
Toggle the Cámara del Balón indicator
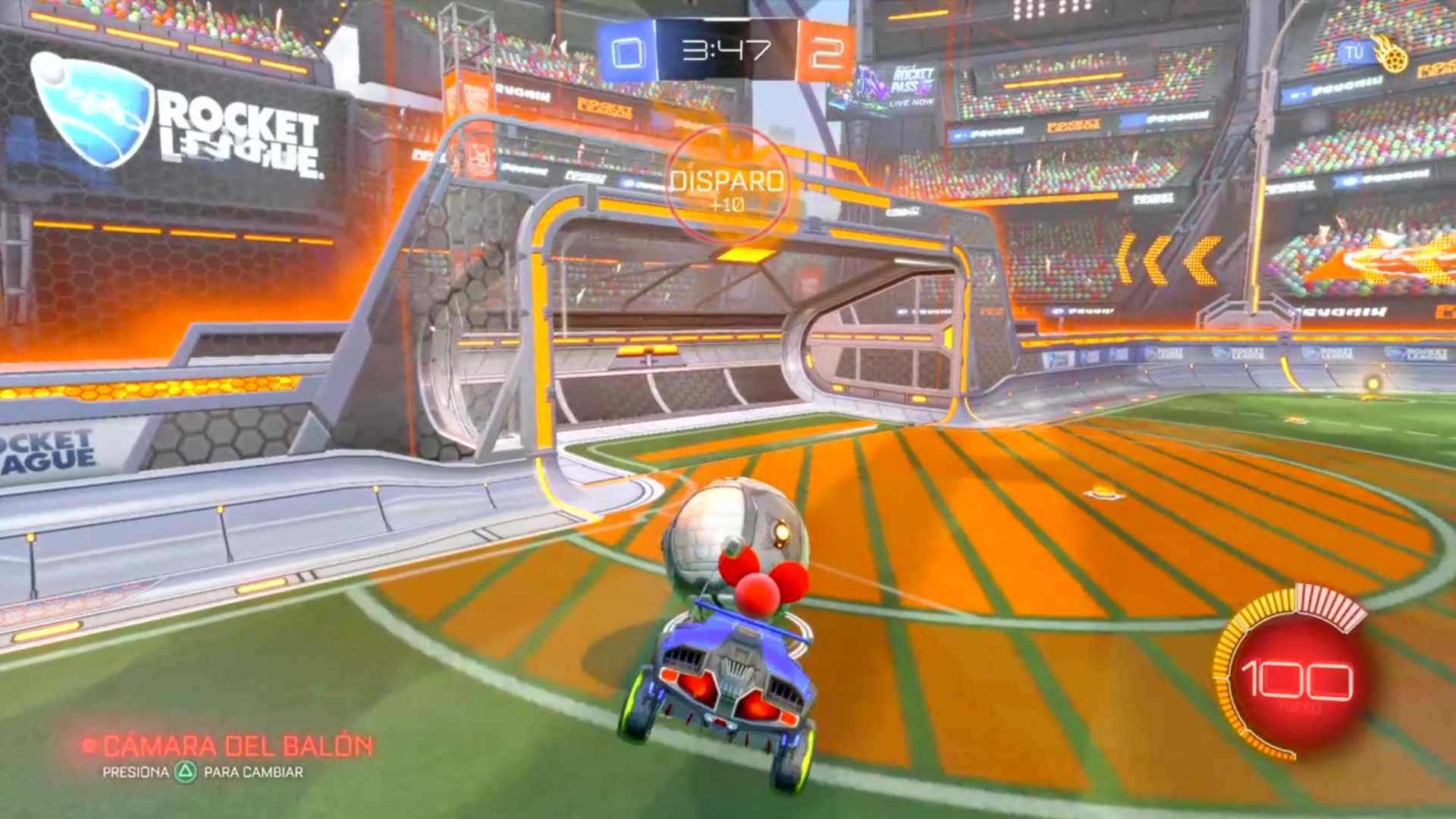tap(228, 746)
